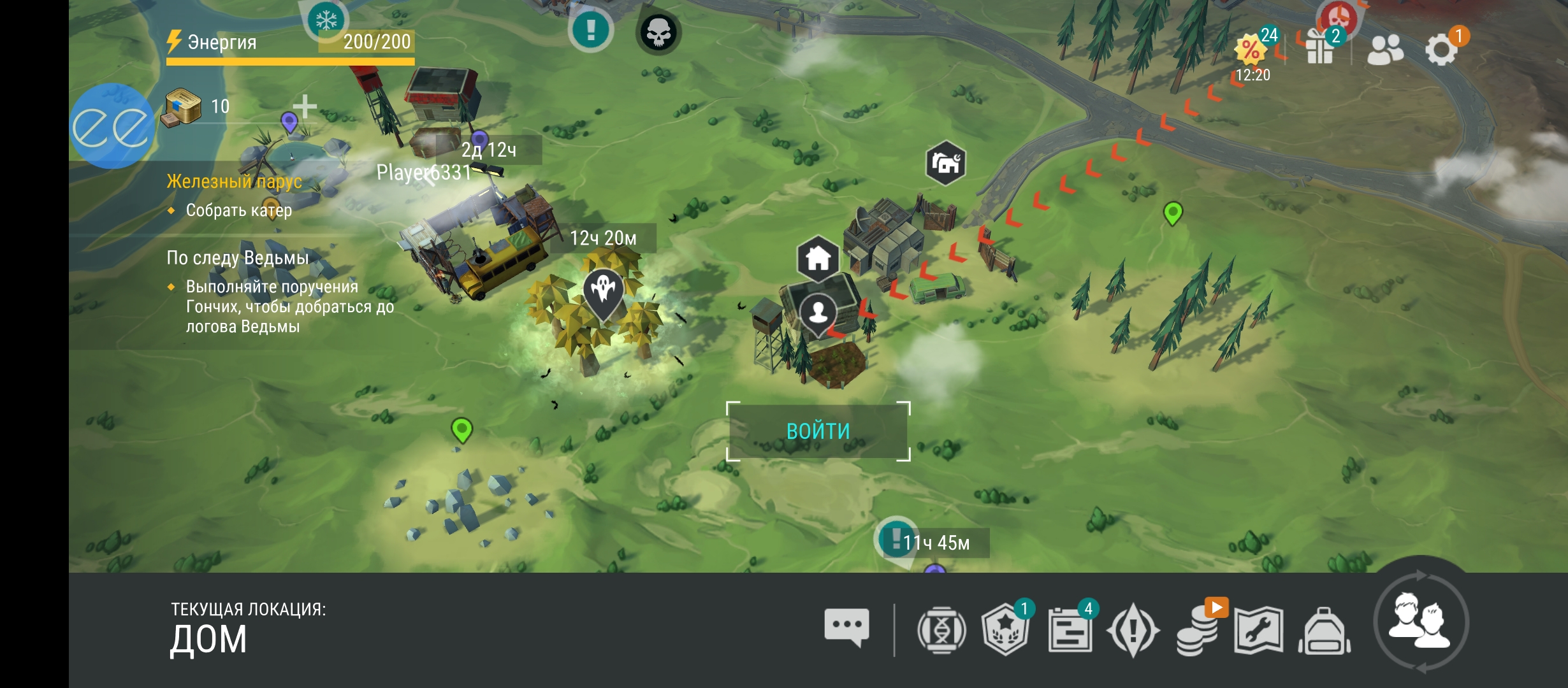Select the home base house marker
The height and width of the screenshot is (688, 1568).
pyautogui.click(x=818, y=258)
